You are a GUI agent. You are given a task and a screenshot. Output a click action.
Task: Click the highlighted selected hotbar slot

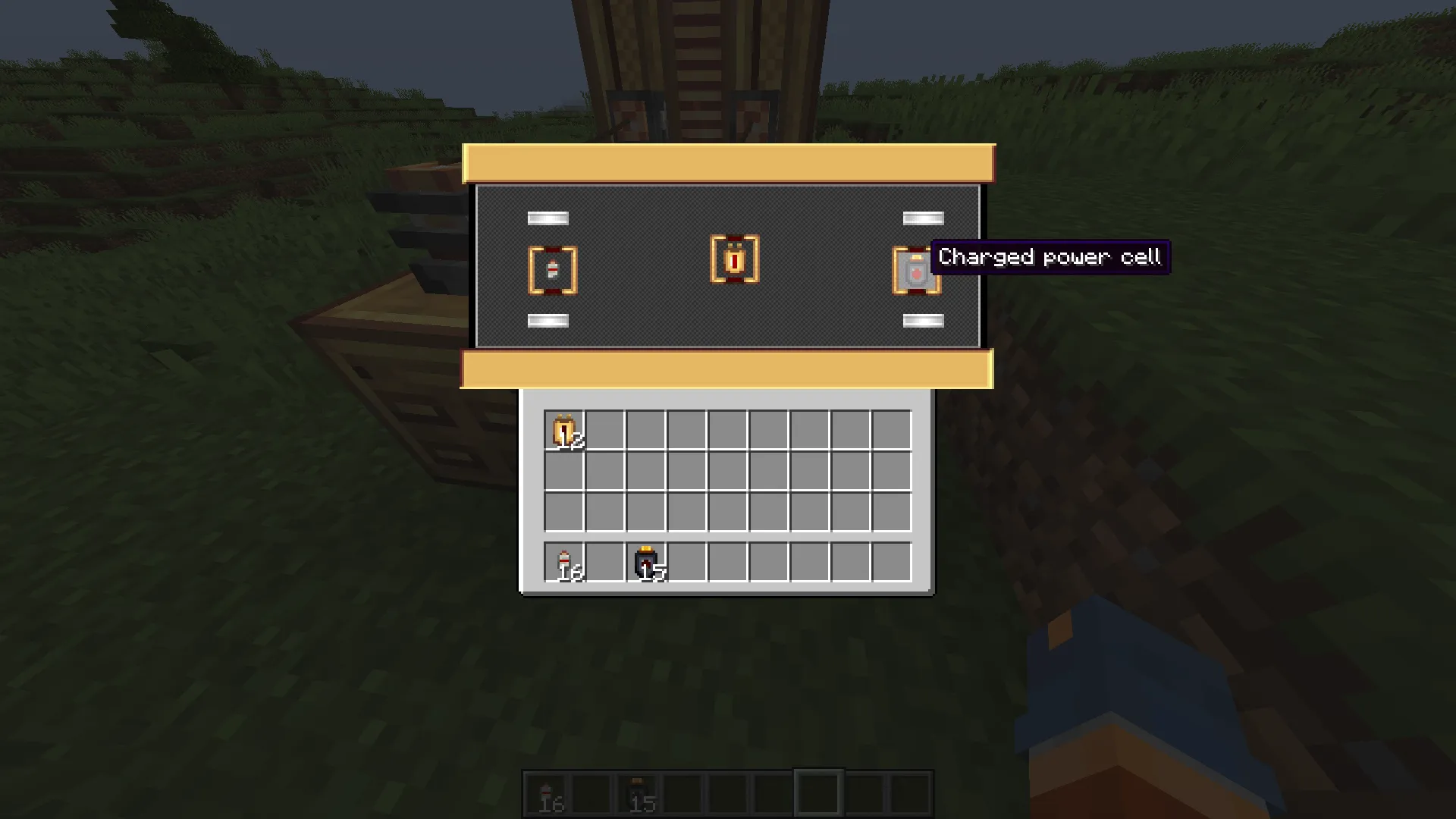(x=819, y=790)
